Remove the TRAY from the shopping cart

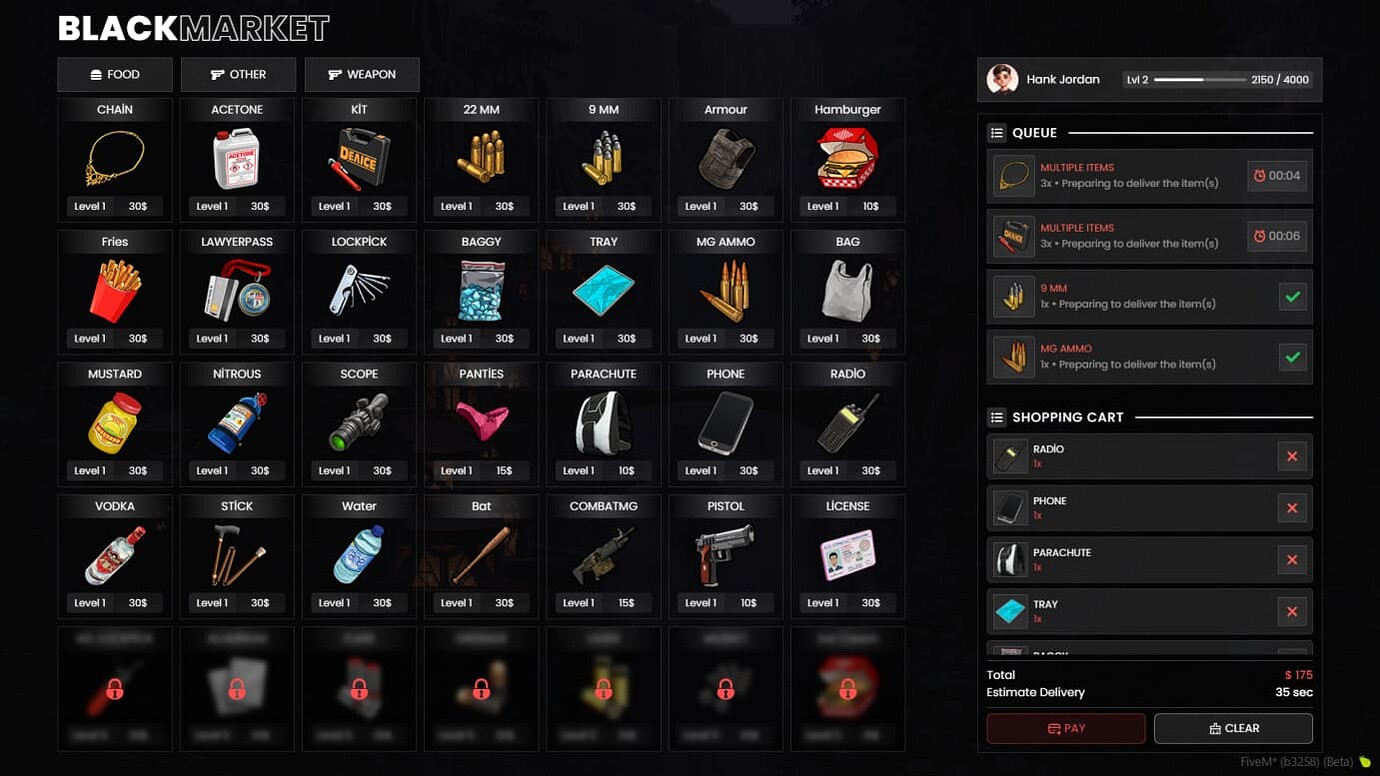[1292, 611]
